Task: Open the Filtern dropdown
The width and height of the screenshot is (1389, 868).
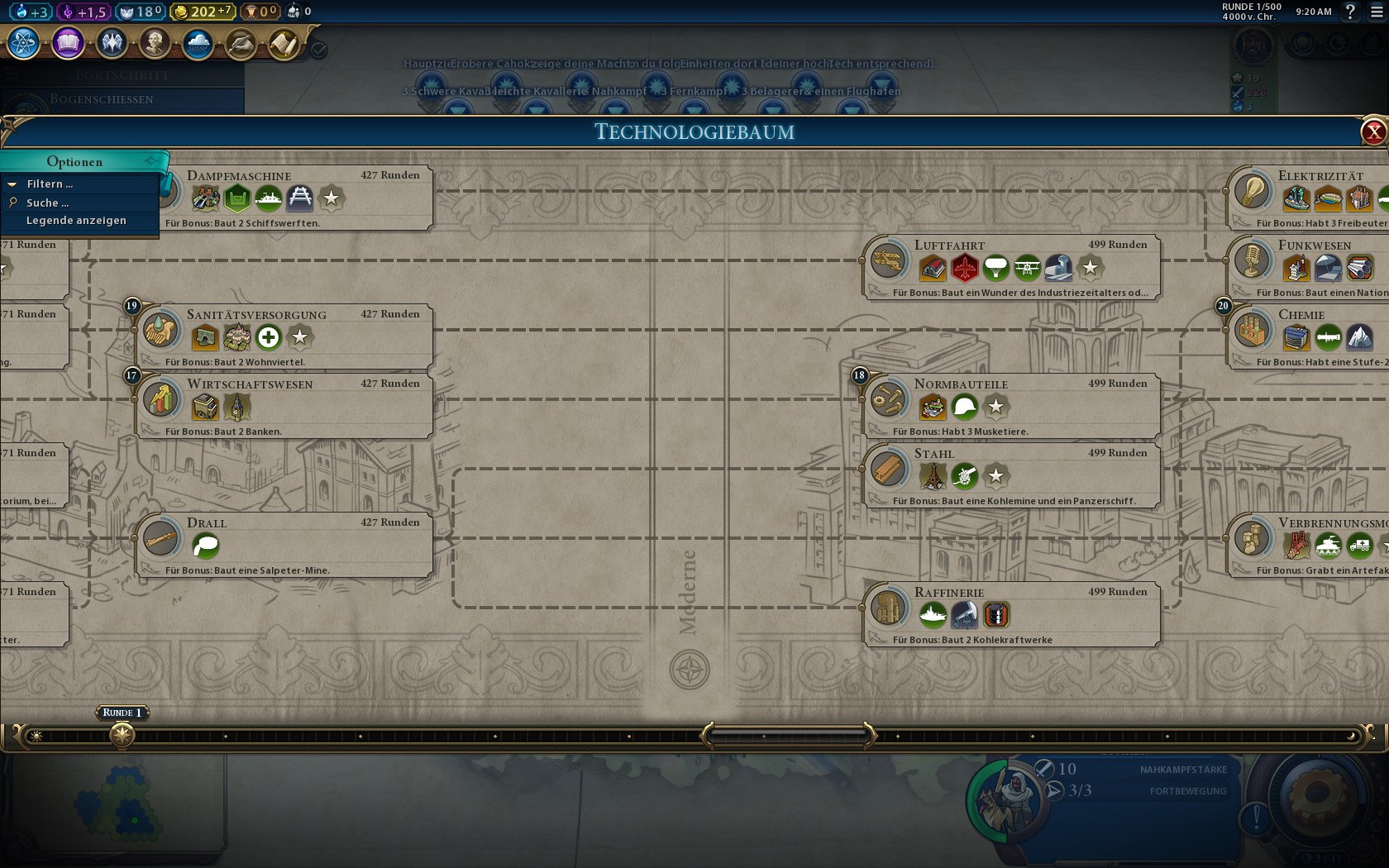Action: (x=50, y=184)
